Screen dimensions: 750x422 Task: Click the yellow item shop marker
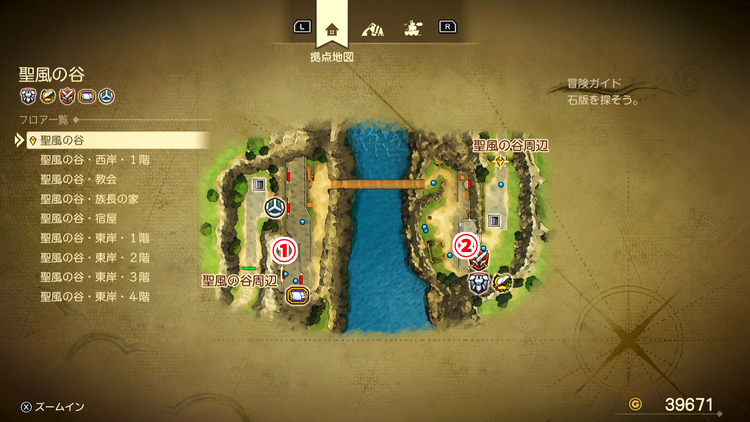point(502,282)
